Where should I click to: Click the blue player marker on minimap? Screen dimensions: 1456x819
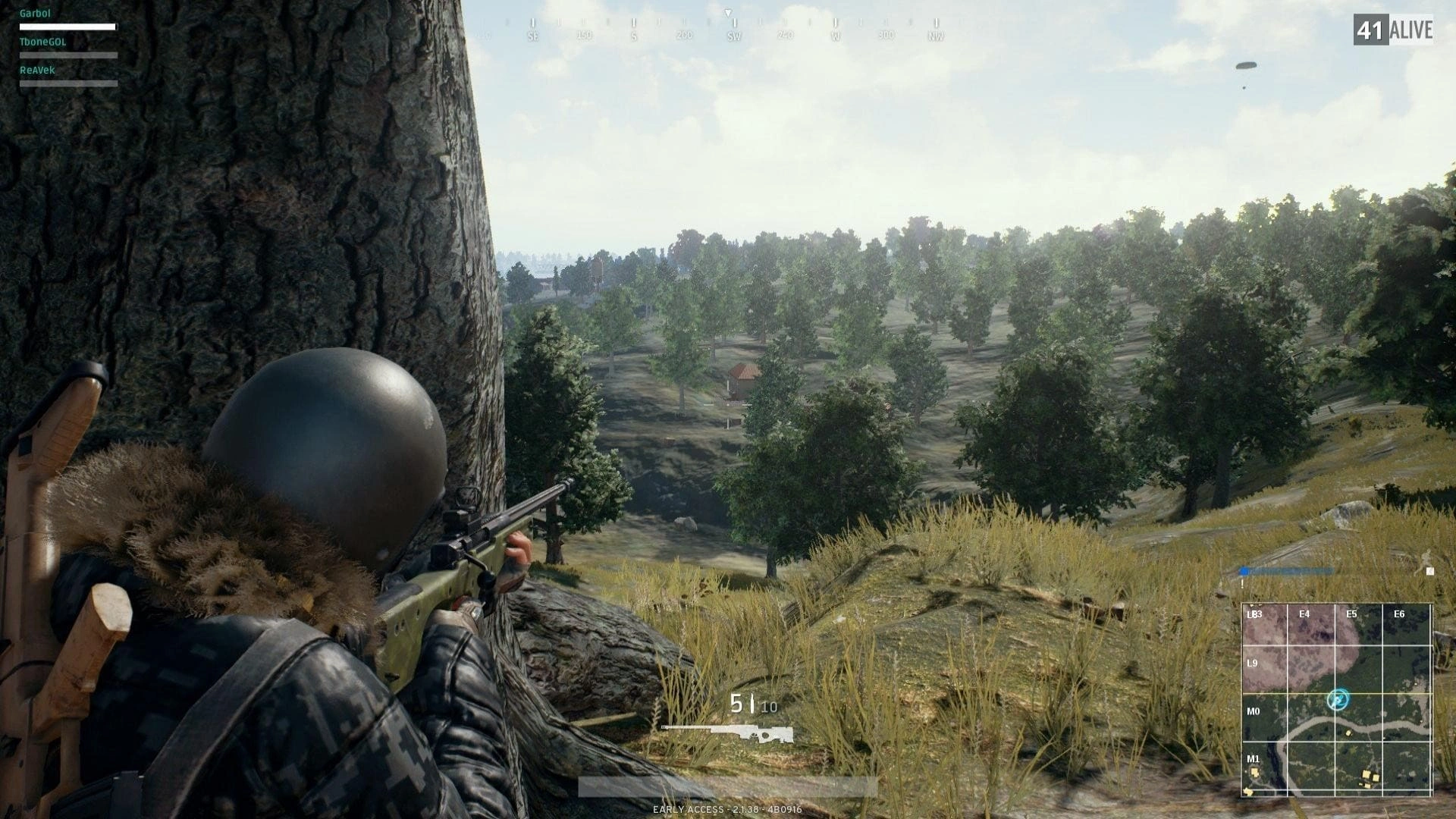1338,699
